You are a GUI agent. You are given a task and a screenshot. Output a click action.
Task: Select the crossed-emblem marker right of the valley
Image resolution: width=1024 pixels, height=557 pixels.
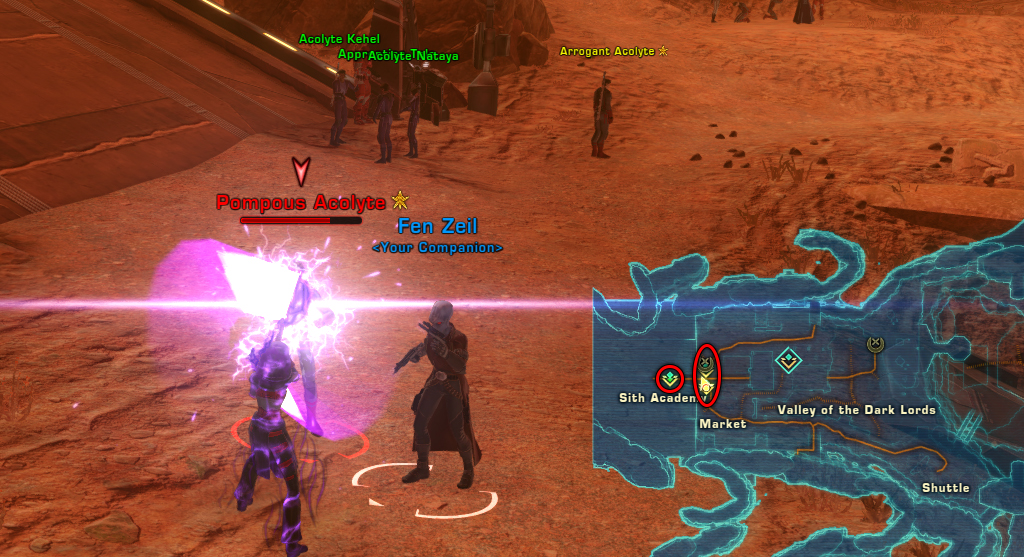click(875, 344)
